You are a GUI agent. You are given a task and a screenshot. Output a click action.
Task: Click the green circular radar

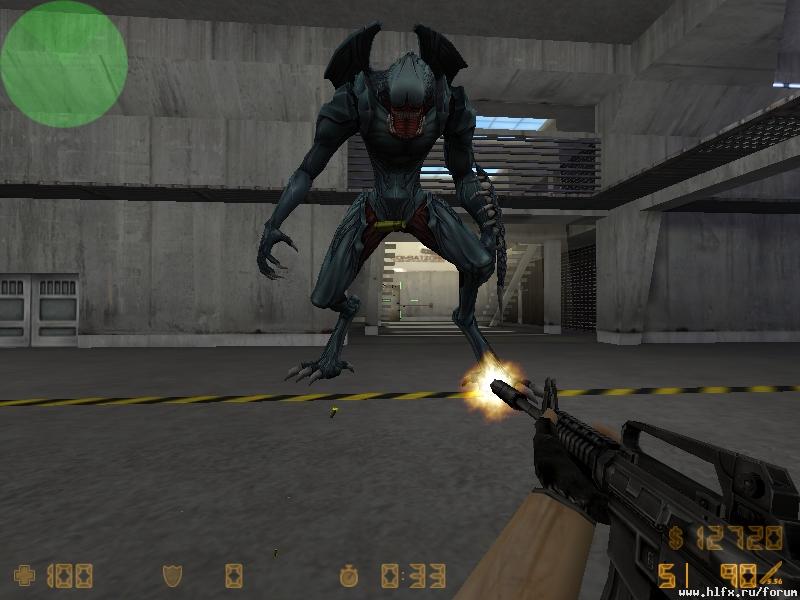pyautogui.click(x=64, y=63)
